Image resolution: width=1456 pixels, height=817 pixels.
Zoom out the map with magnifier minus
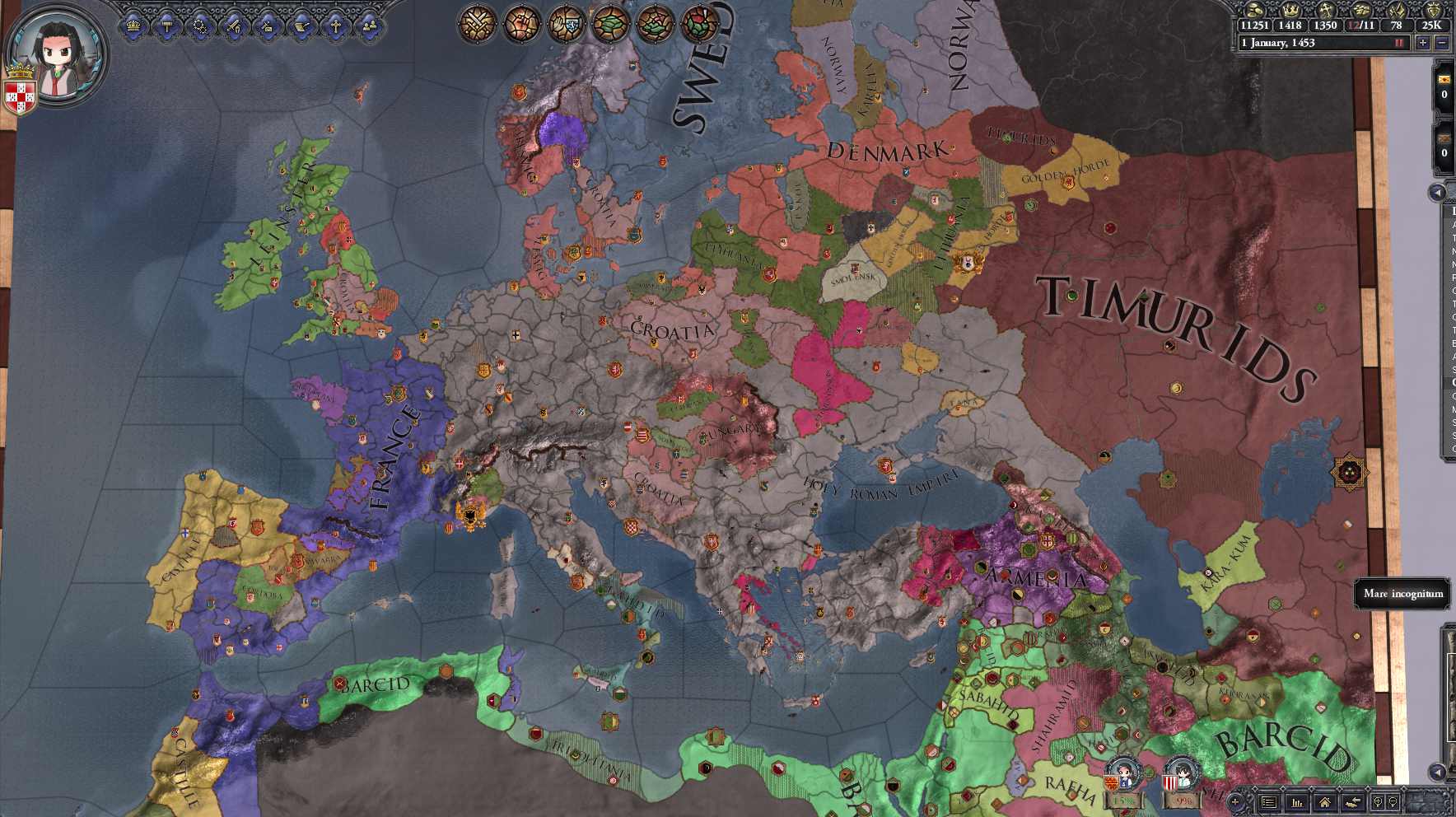click(x=1393, y=802)
